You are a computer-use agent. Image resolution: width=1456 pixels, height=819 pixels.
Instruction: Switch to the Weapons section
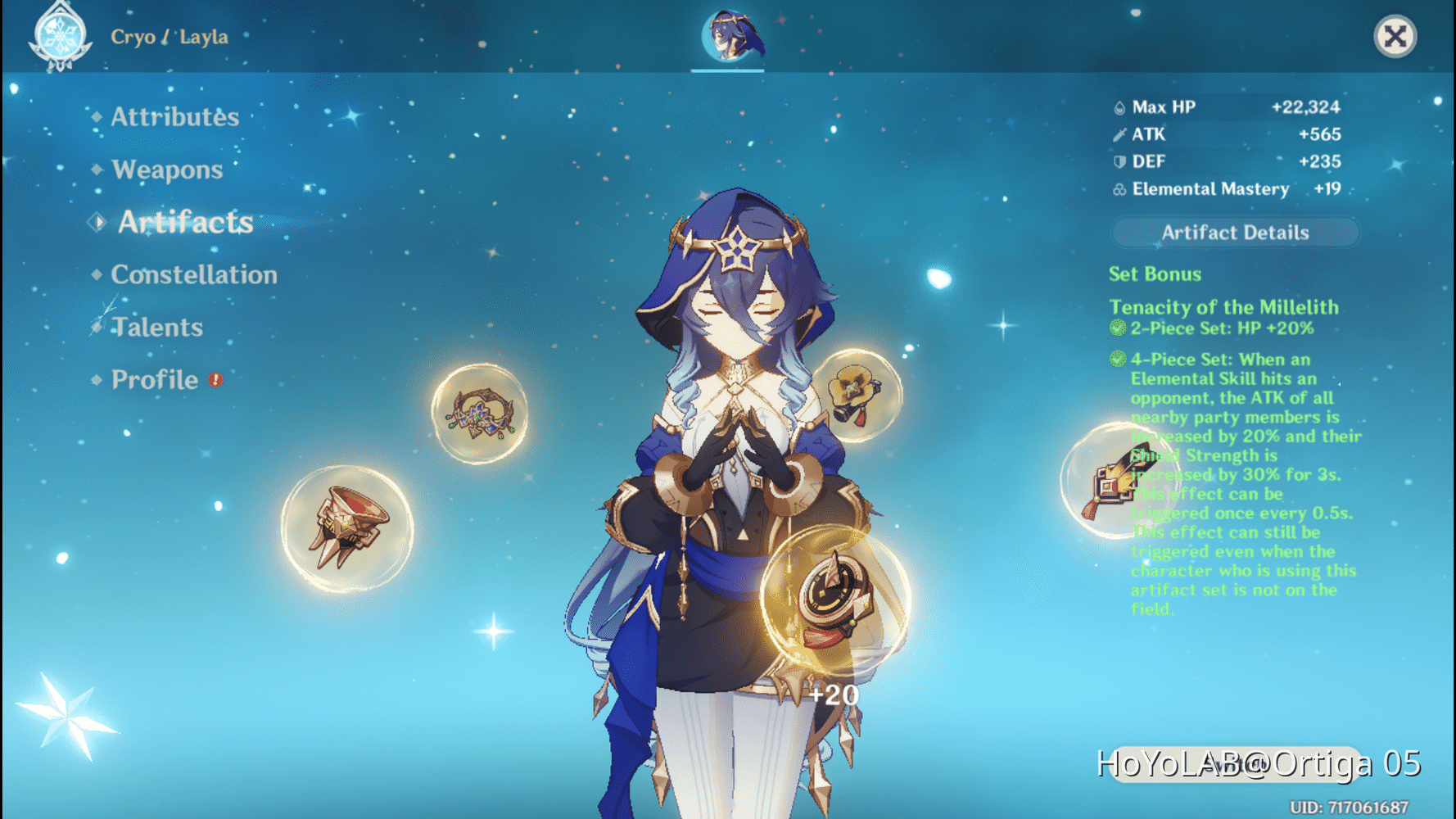[x=167, y=170]
